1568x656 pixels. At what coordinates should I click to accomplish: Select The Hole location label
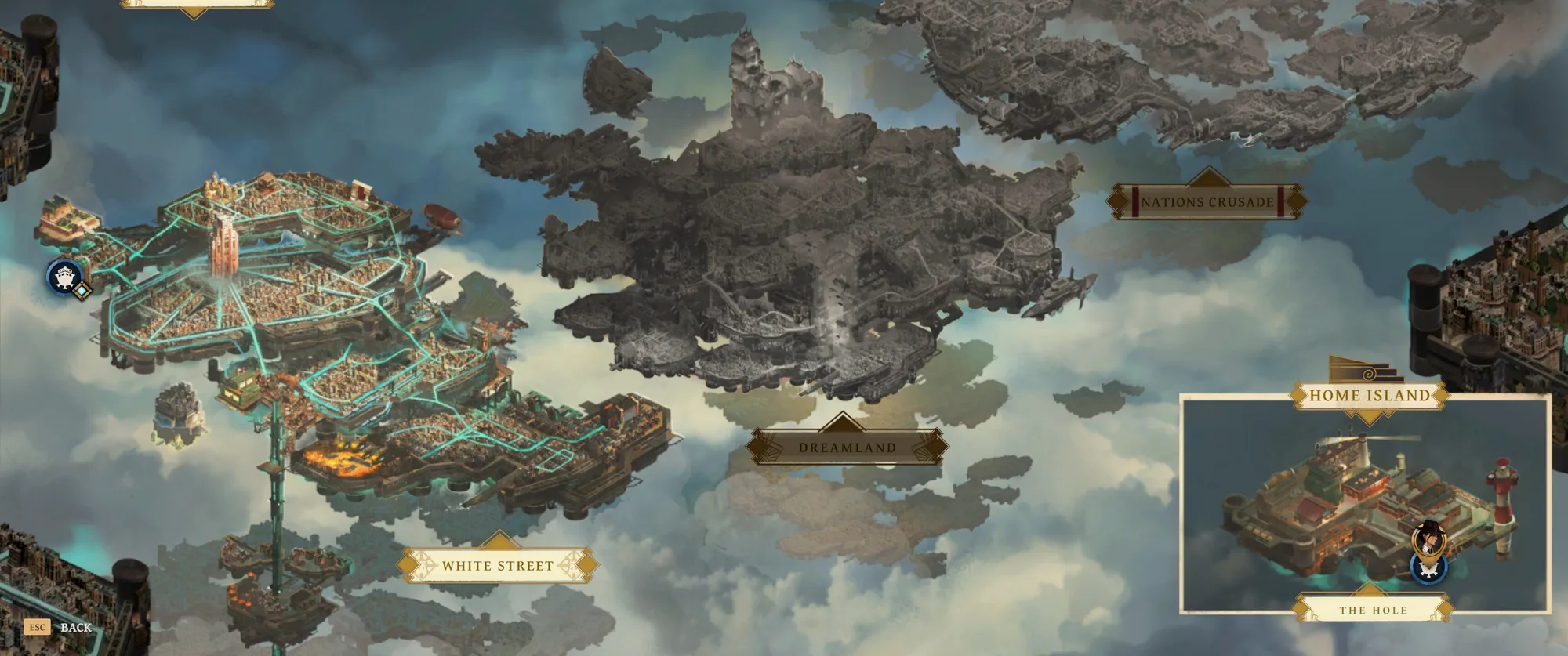(x=1373, y=610)
